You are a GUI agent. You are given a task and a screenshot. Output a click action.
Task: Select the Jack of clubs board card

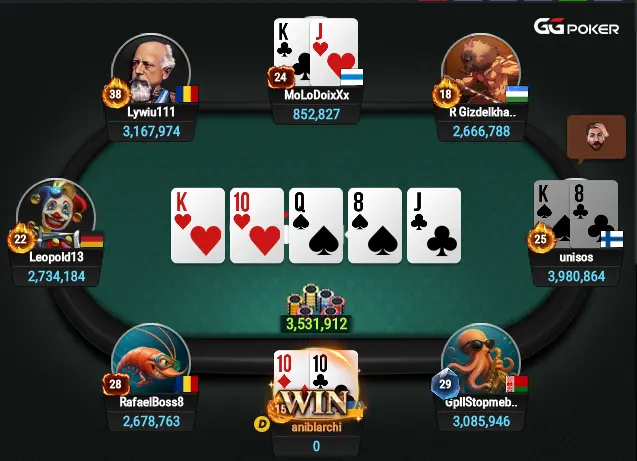pyautogui.click(x=433, y=225)
